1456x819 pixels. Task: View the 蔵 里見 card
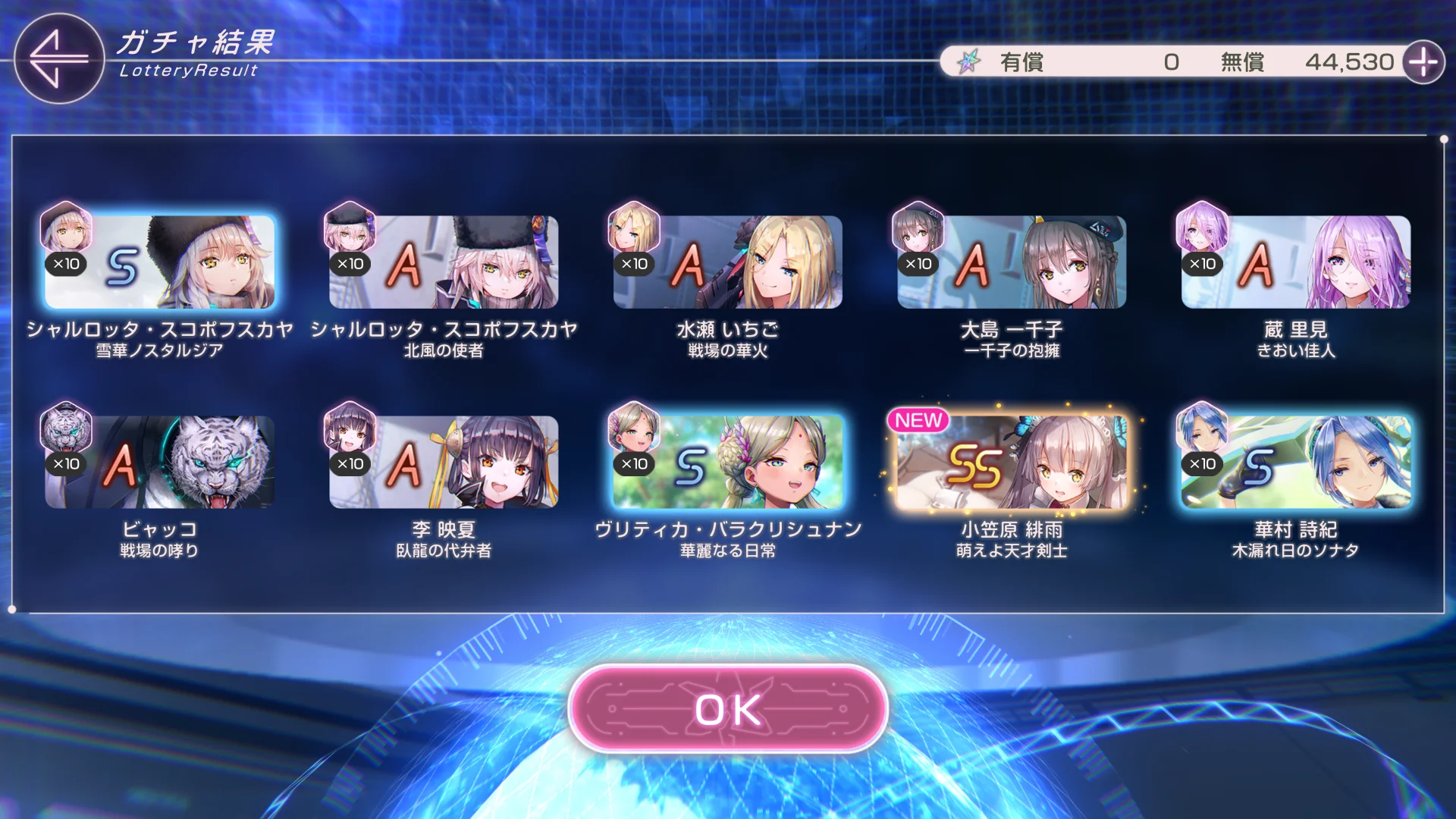click(1295, 262)
